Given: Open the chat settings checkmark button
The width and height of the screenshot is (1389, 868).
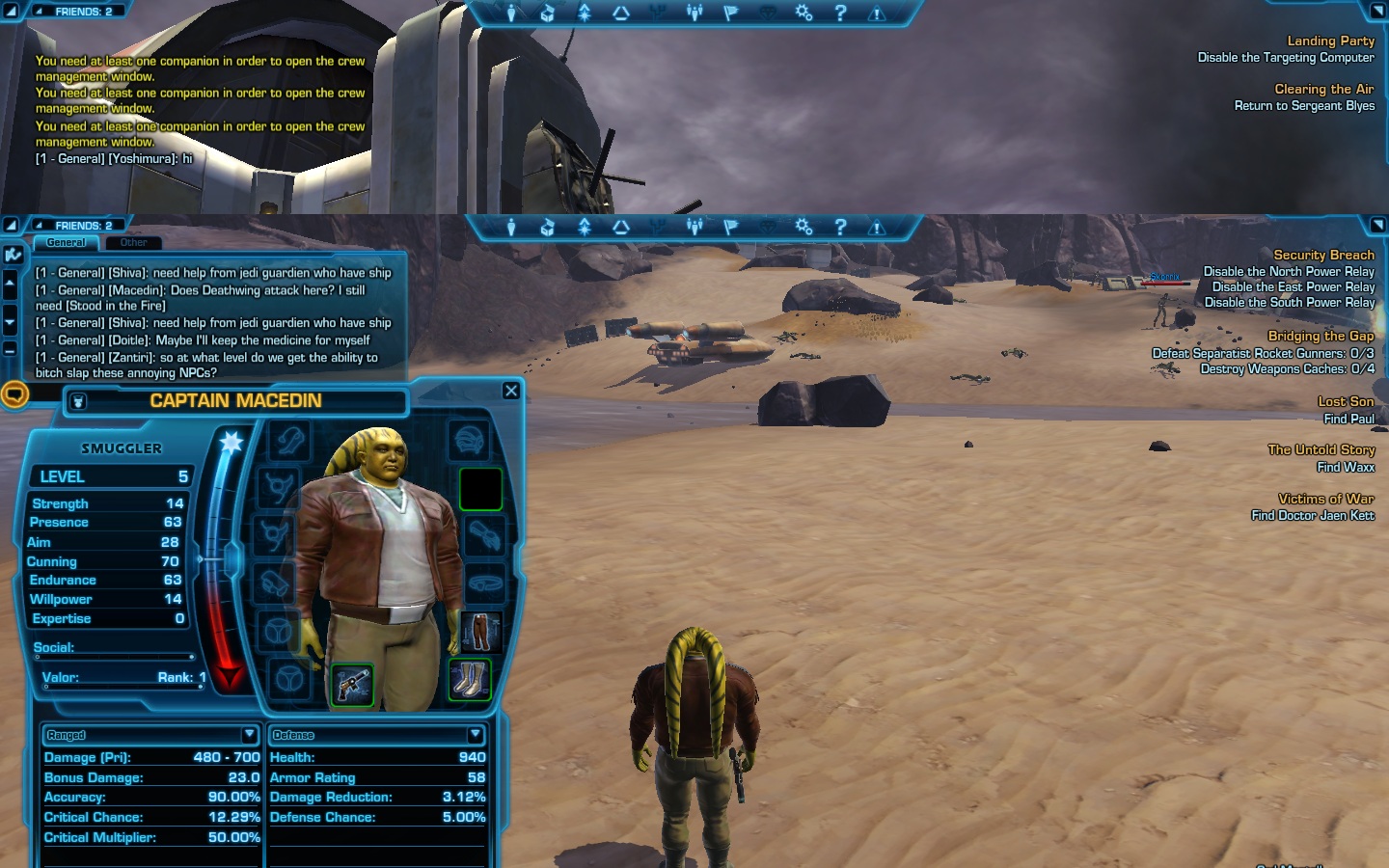Looking at the screenshot, I should click(x=13, y=255).
